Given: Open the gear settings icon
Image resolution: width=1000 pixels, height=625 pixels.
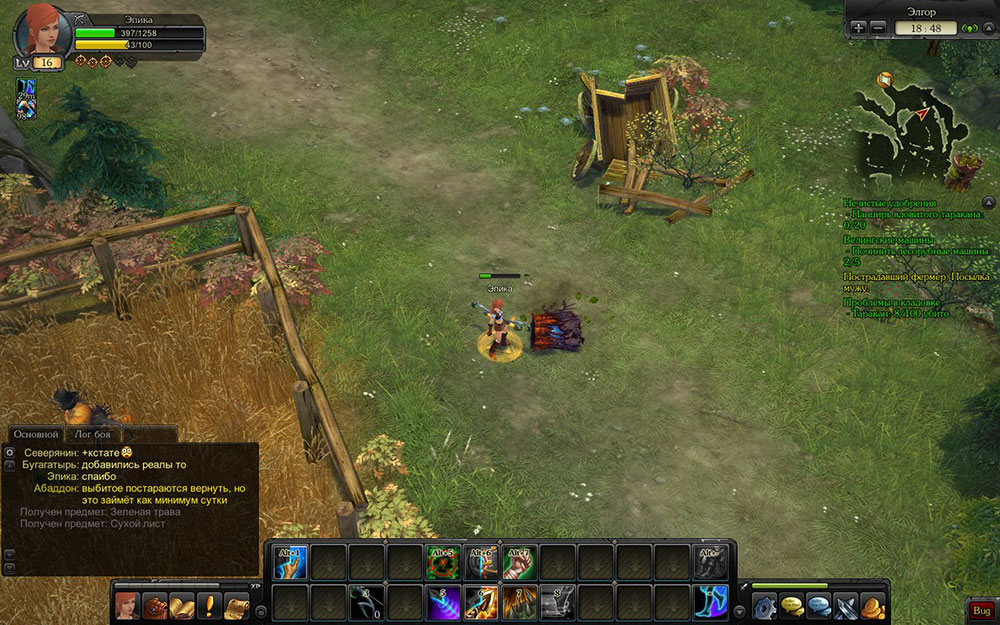Looking at the screenshot, I should point(765,607).
